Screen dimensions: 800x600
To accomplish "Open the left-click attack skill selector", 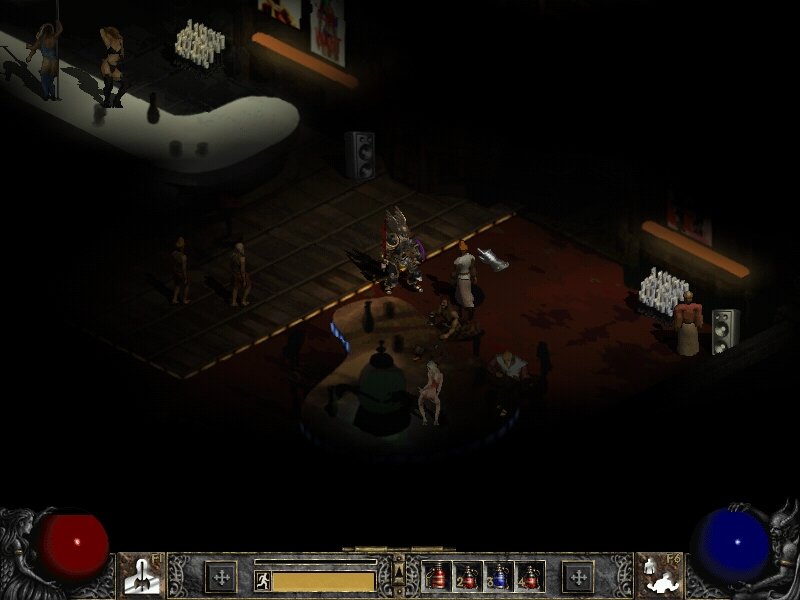I will (x=140, y=576).
